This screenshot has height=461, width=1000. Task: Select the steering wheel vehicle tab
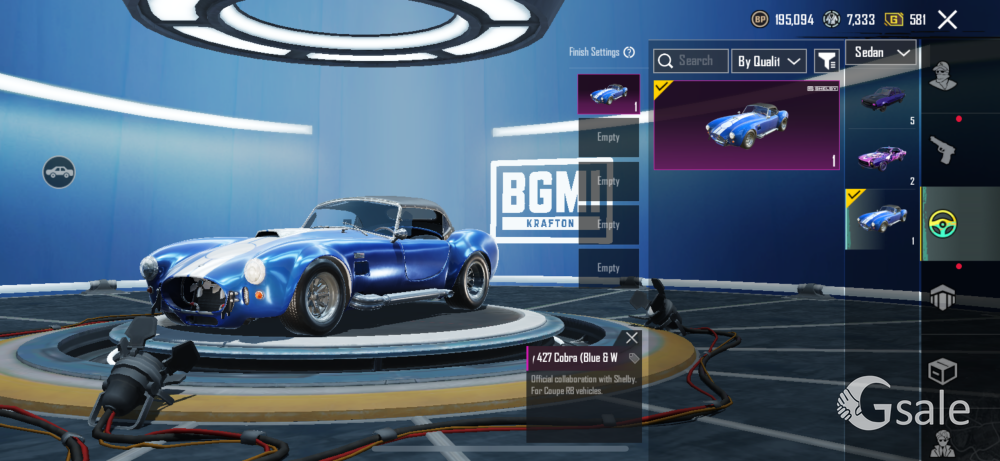pyautogui.click(x=940, y=223)
